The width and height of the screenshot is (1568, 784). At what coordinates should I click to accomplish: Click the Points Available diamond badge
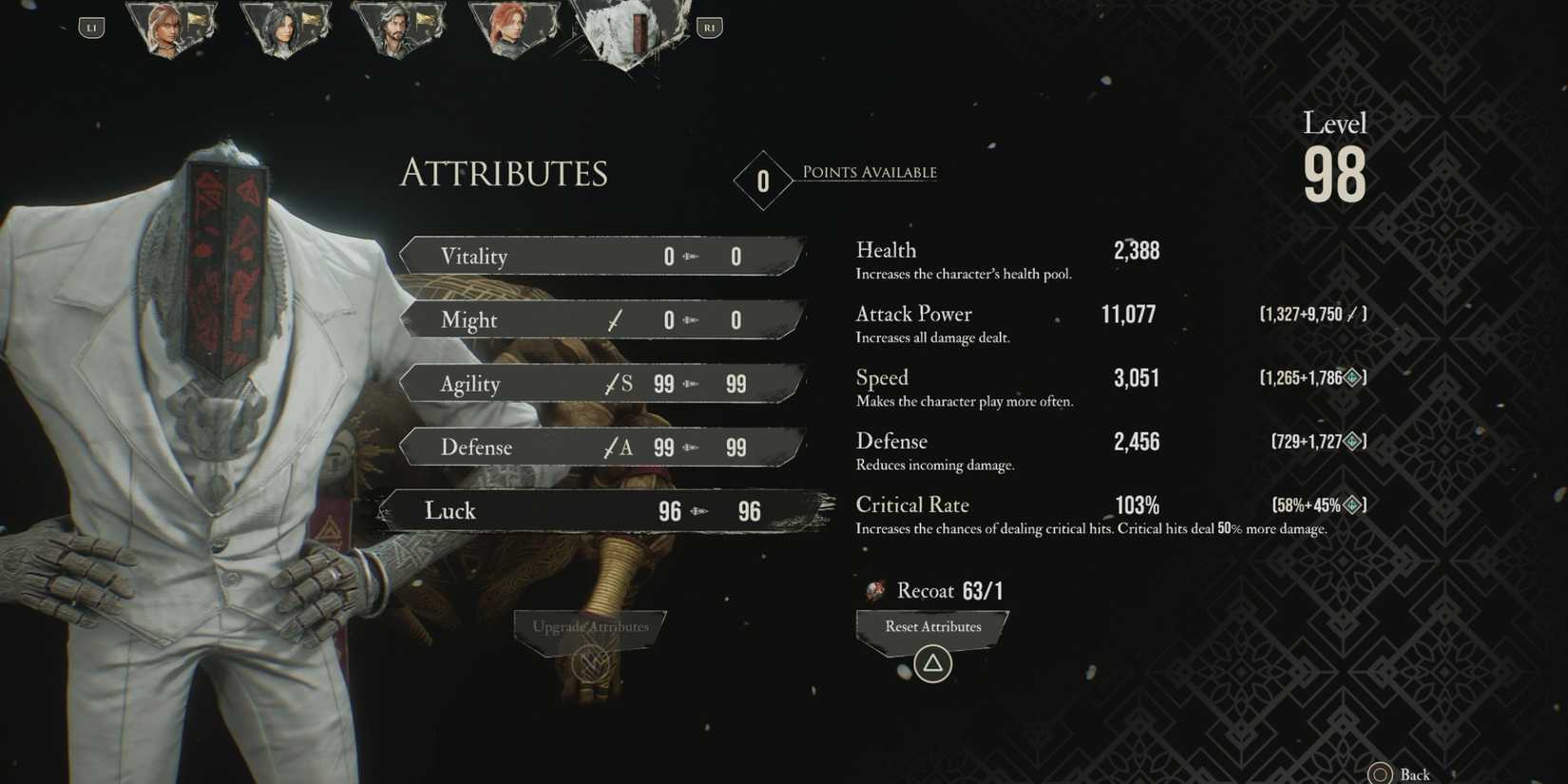coord(762,181)
